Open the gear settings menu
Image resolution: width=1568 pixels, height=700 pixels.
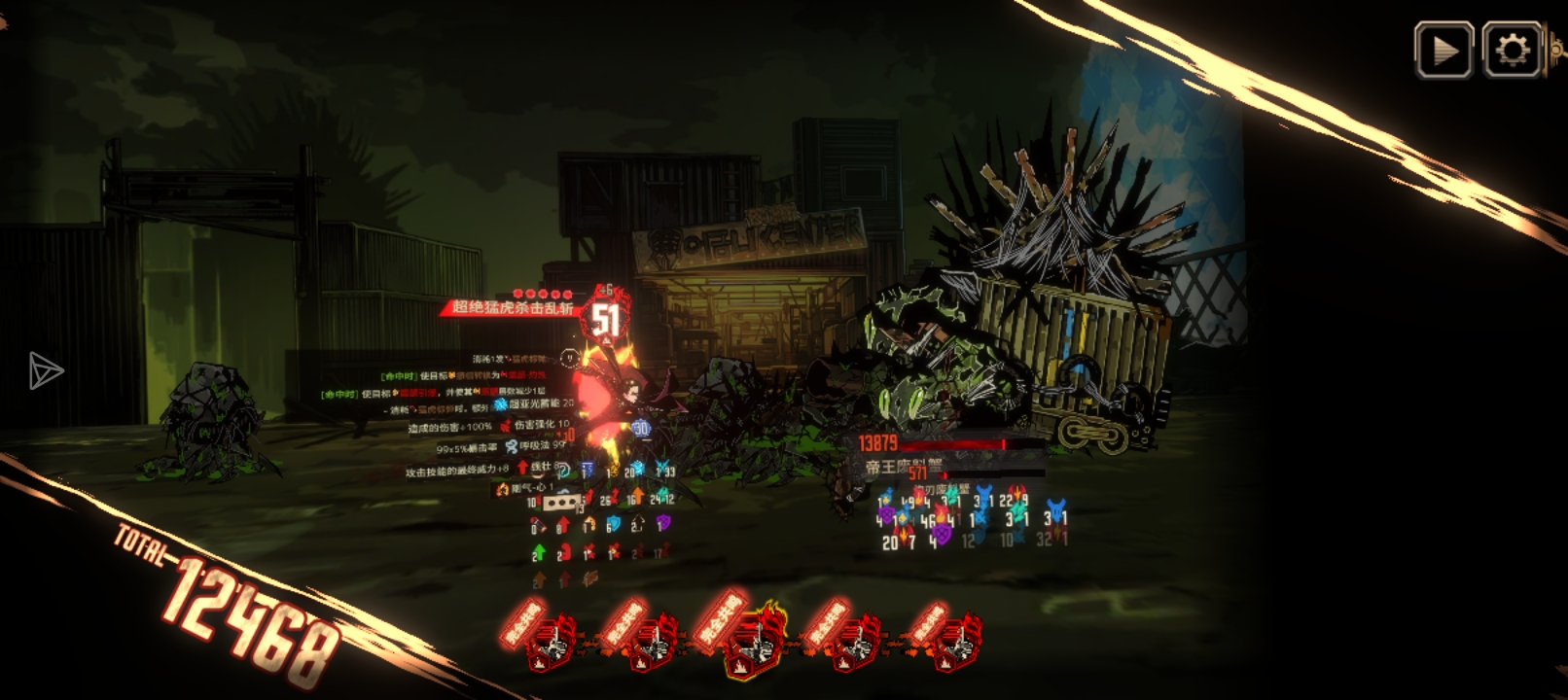(x=1512, y=50)
